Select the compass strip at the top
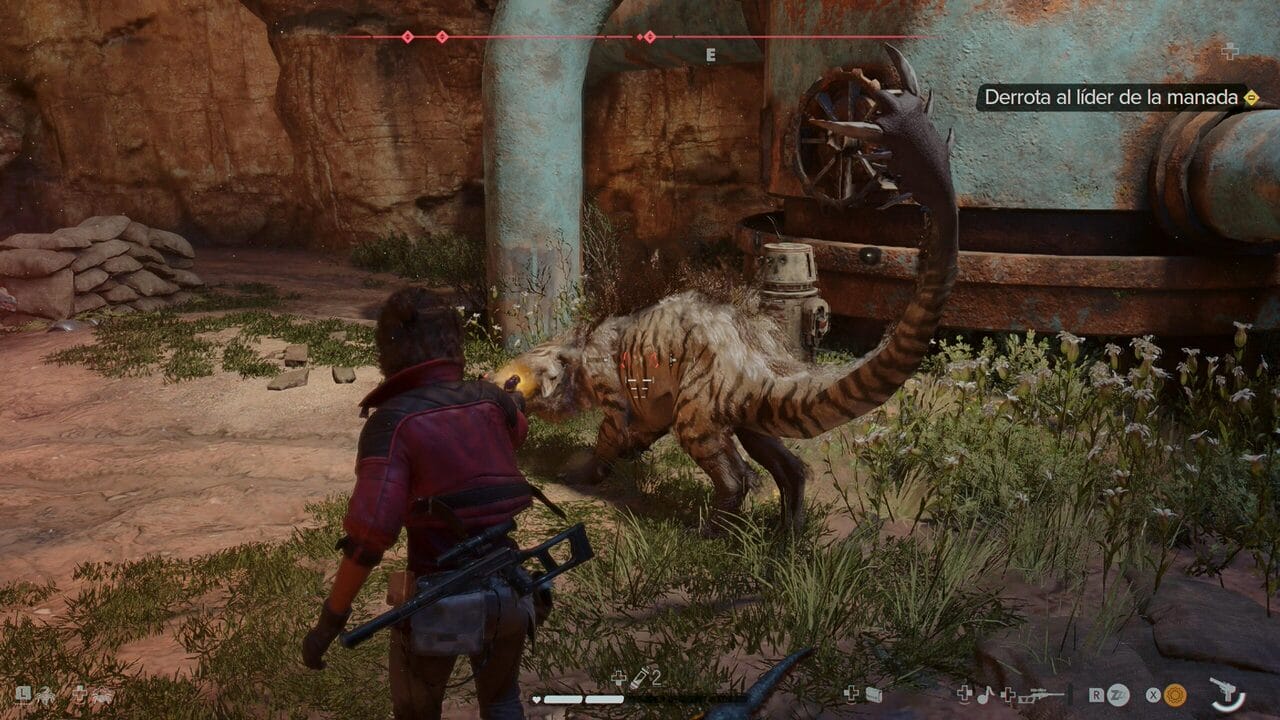The width and height of the screenshot is (1280, 720). [640, 38]
